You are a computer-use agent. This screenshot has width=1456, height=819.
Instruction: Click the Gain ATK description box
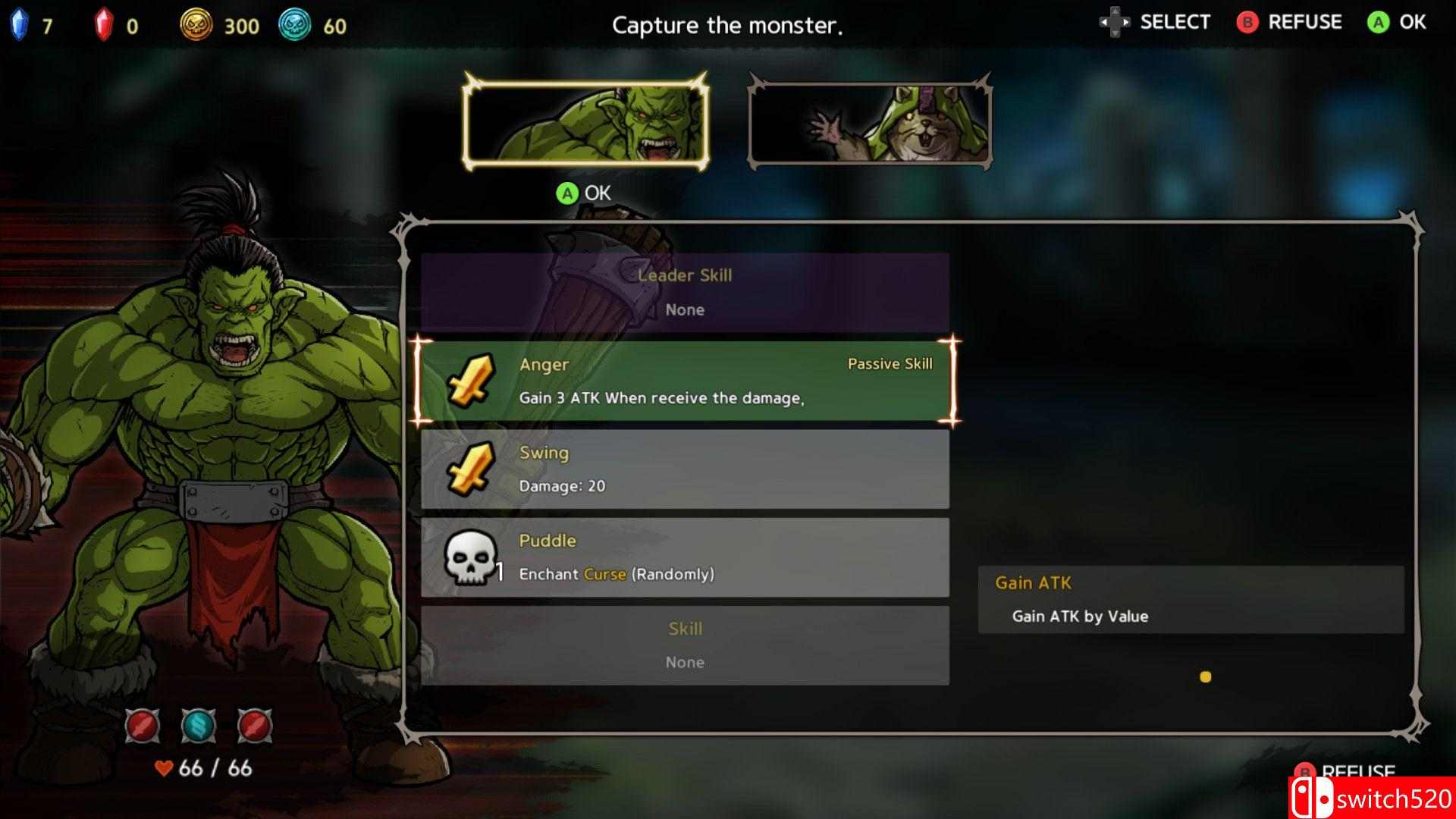[x=1190, y=599]
